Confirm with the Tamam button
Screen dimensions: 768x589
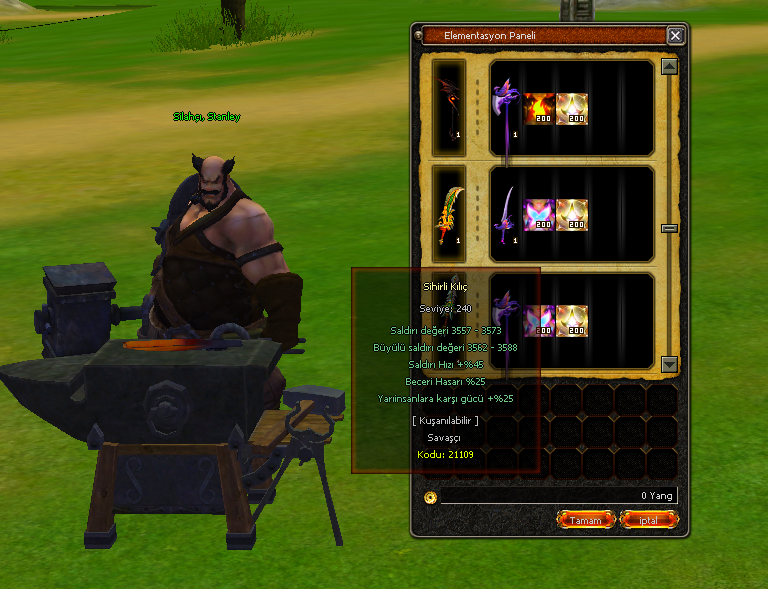(585, 520)
